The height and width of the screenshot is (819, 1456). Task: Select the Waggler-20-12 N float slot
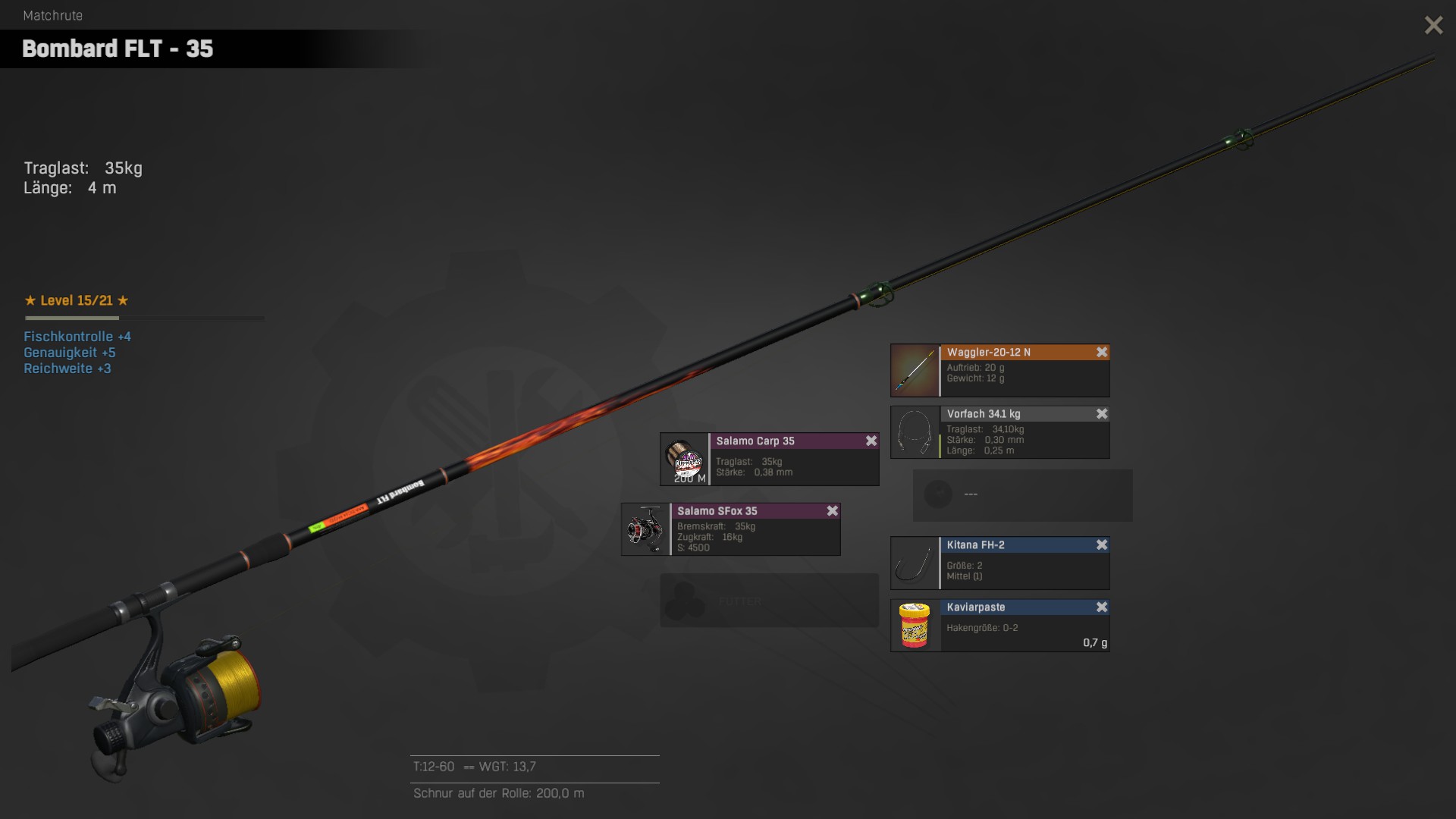click(999, 372)
